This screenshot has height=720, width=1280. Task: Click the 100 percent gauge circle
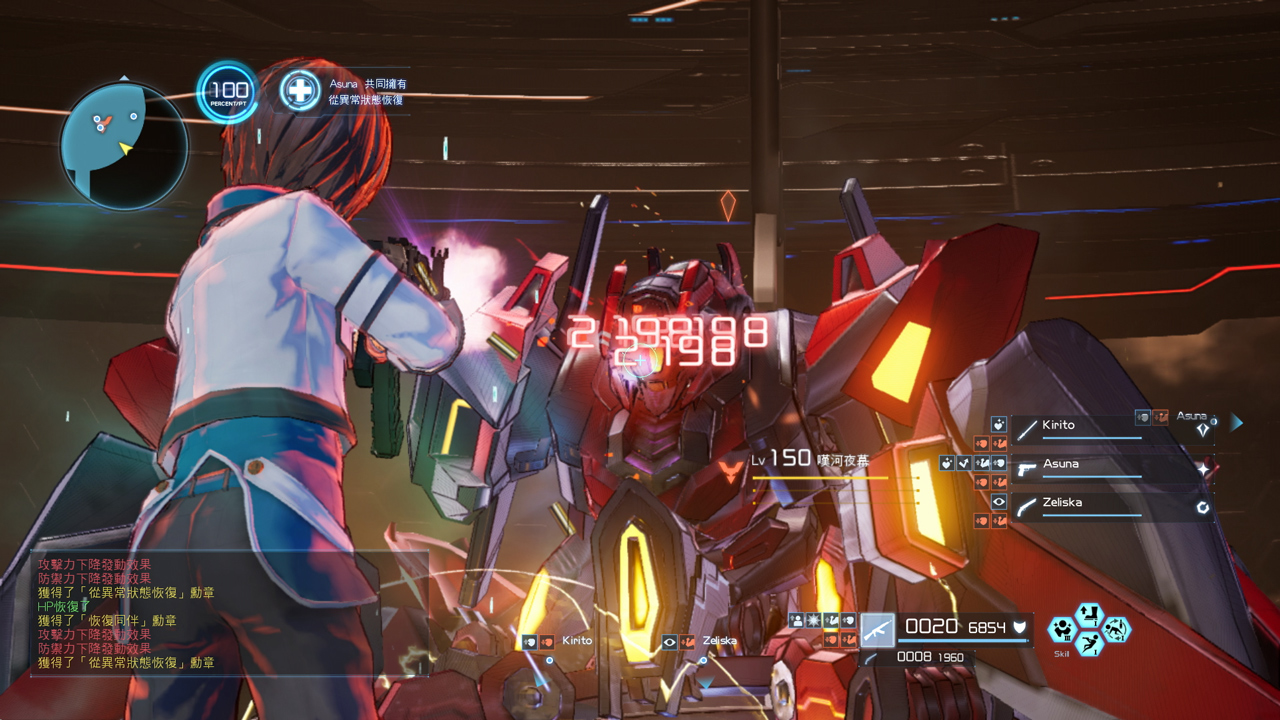point(228,93)
